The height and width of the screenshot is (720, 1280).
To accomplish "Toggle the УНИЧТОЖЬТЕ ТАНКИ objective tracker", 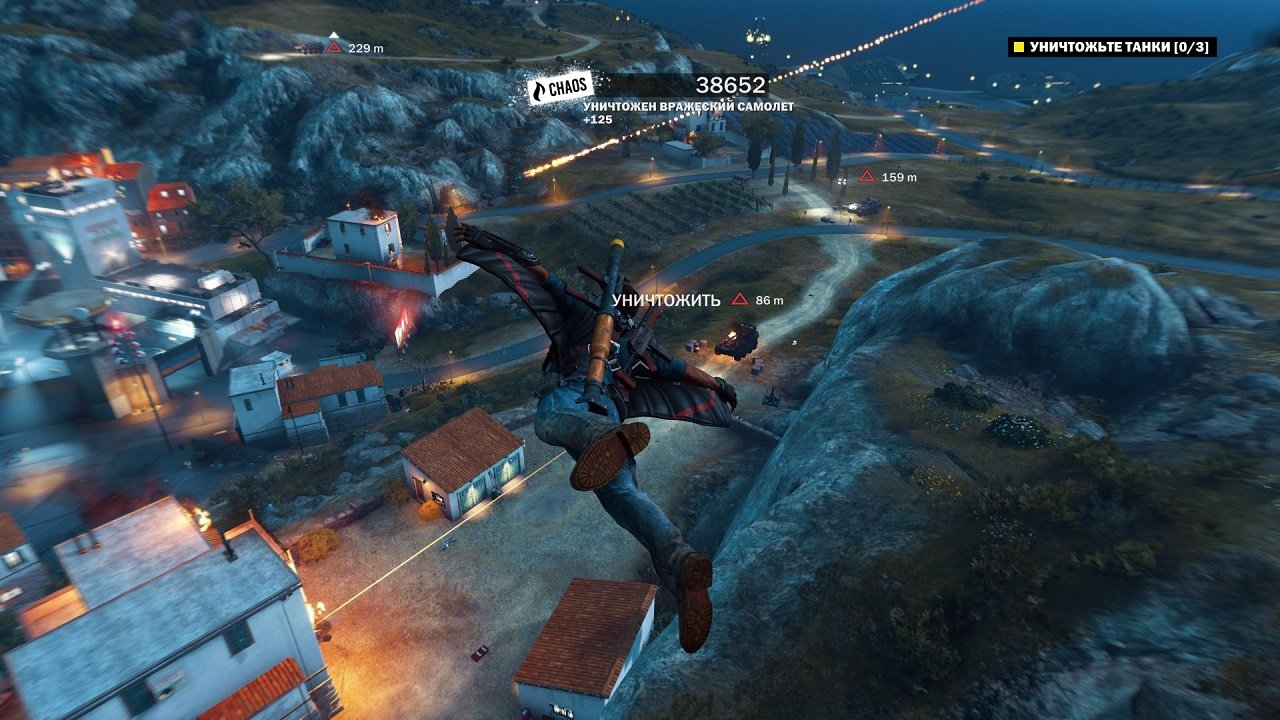I will point(1110,45).
